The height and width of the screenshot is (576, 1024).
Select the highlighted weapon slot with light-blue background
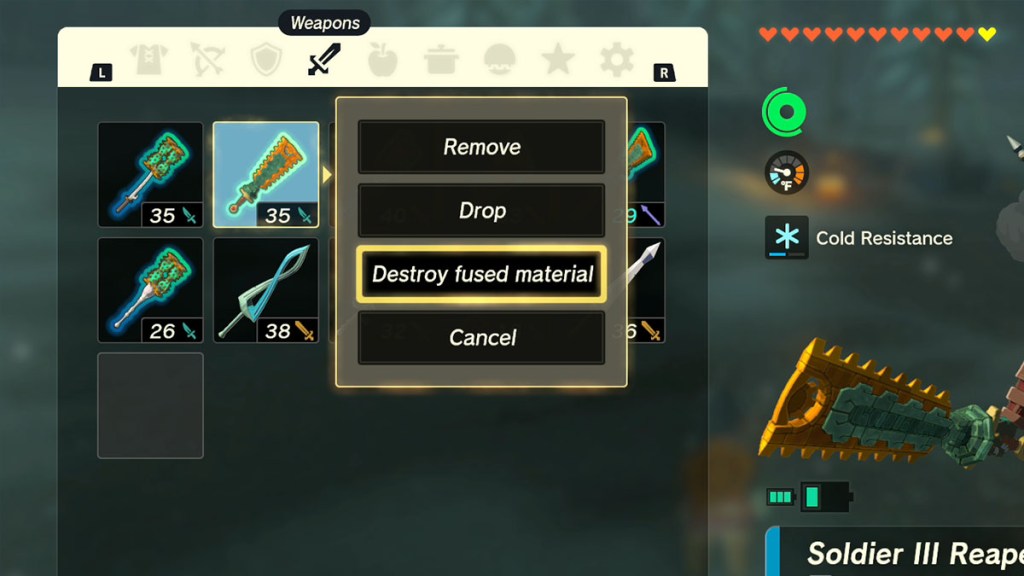point(266,175)
